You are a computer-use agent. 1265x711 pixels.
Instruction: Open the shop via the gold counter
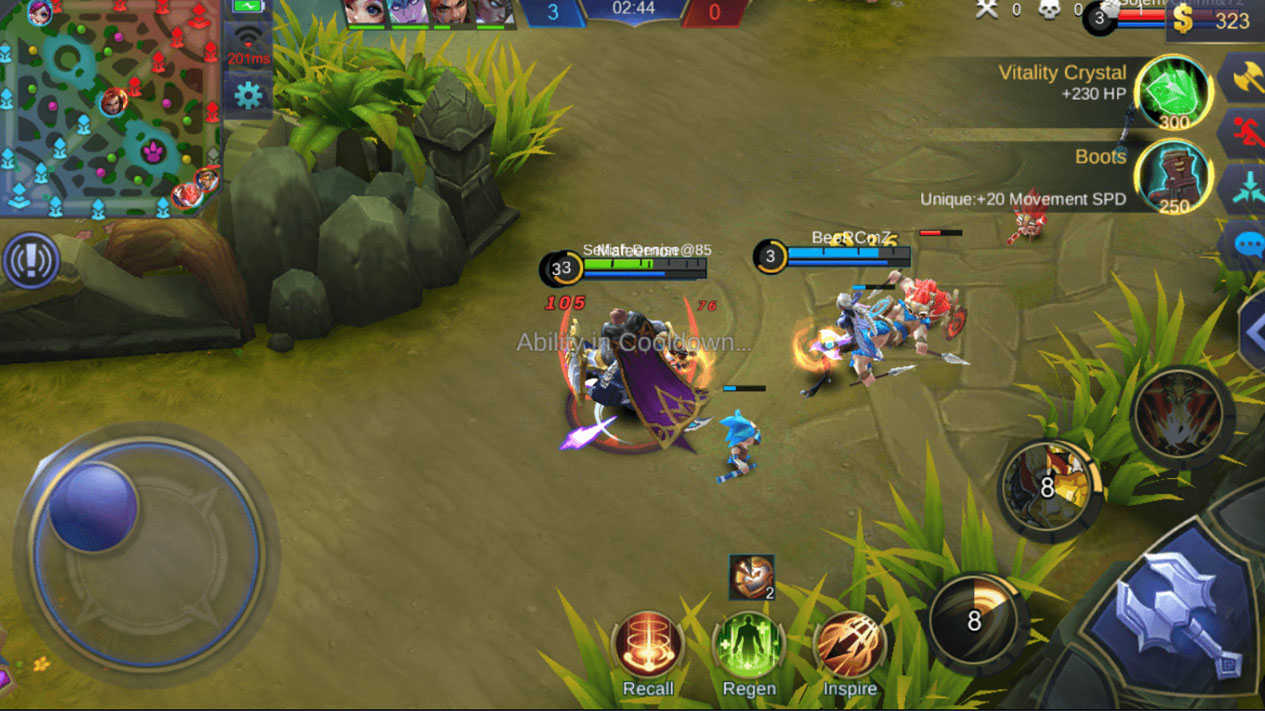tap(1213, 20)
